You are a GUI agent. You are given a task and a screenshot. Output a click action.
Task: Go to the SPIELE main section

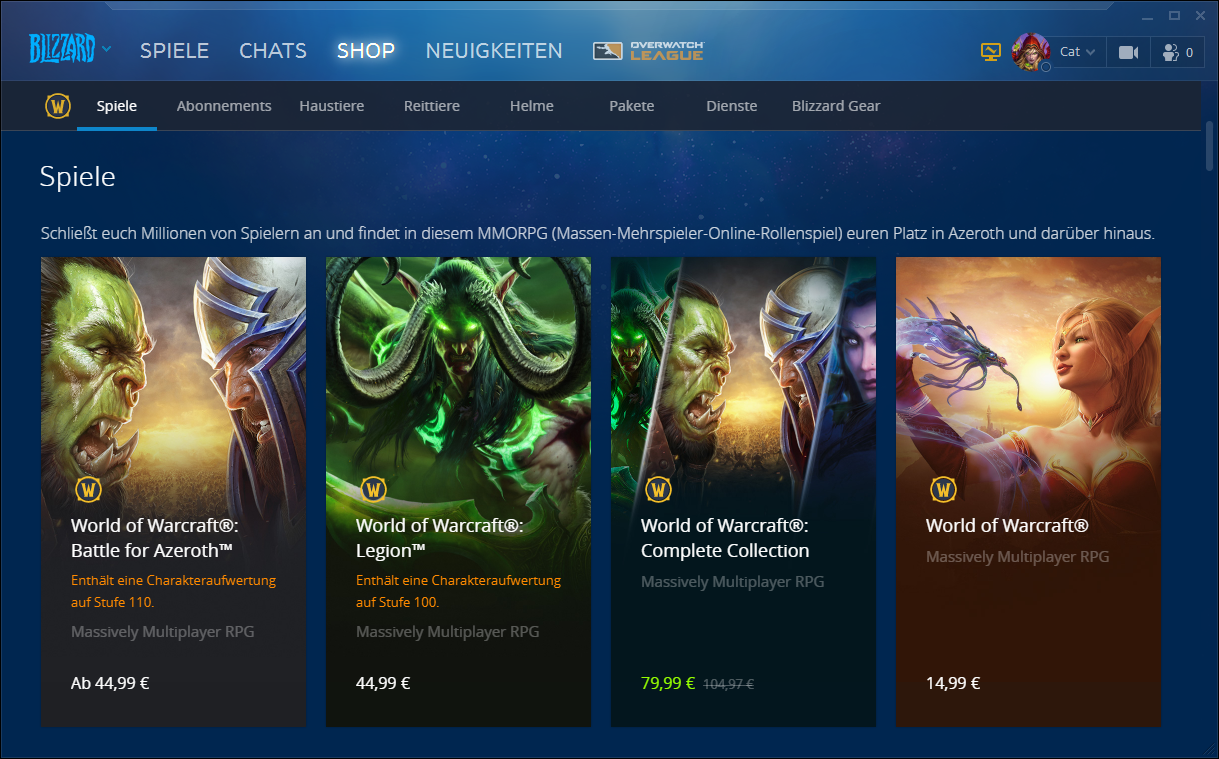coord(174,51)
